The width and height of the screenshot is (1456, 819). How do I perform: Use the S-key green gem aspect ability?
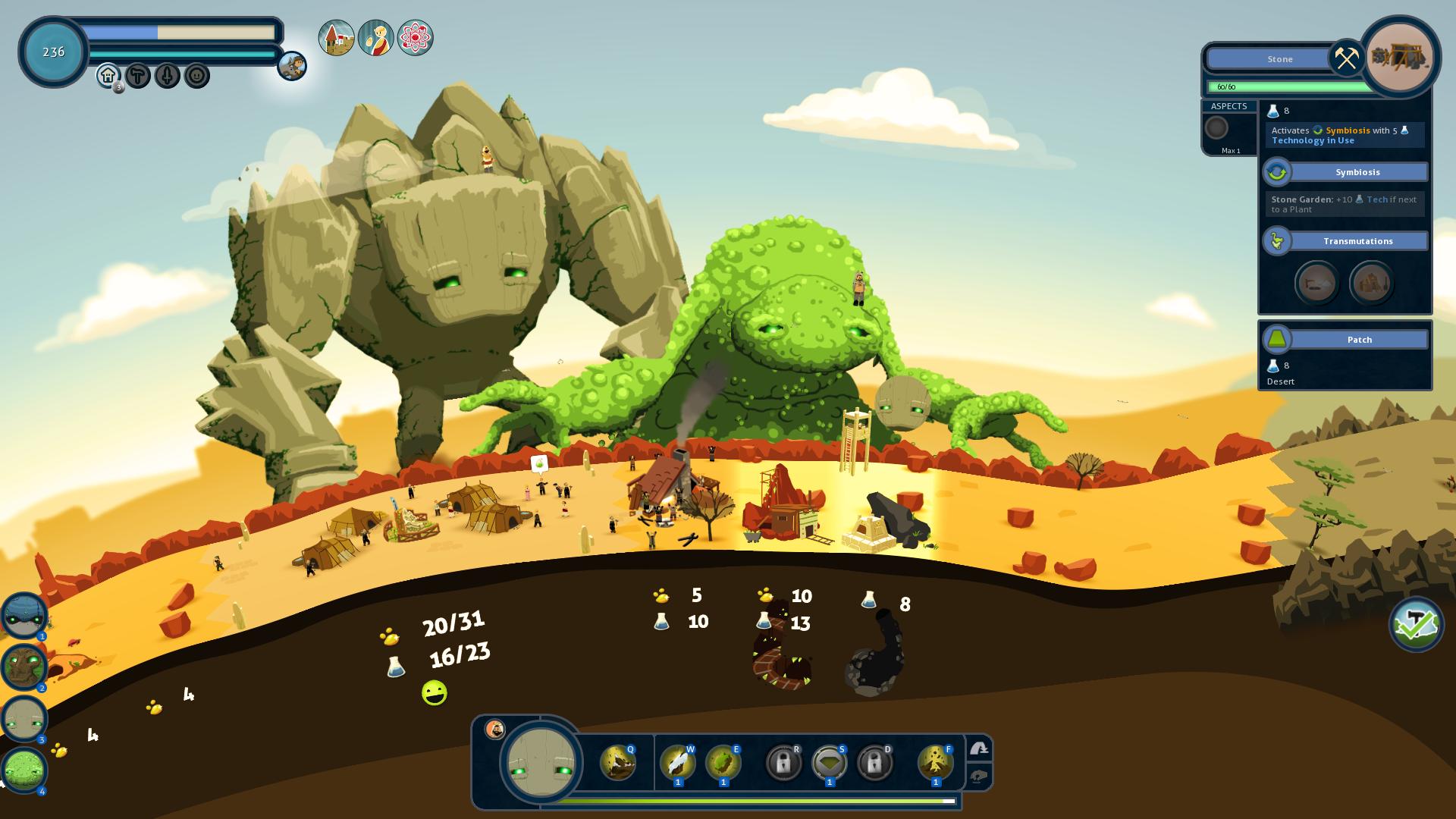[x=829, y=763]
